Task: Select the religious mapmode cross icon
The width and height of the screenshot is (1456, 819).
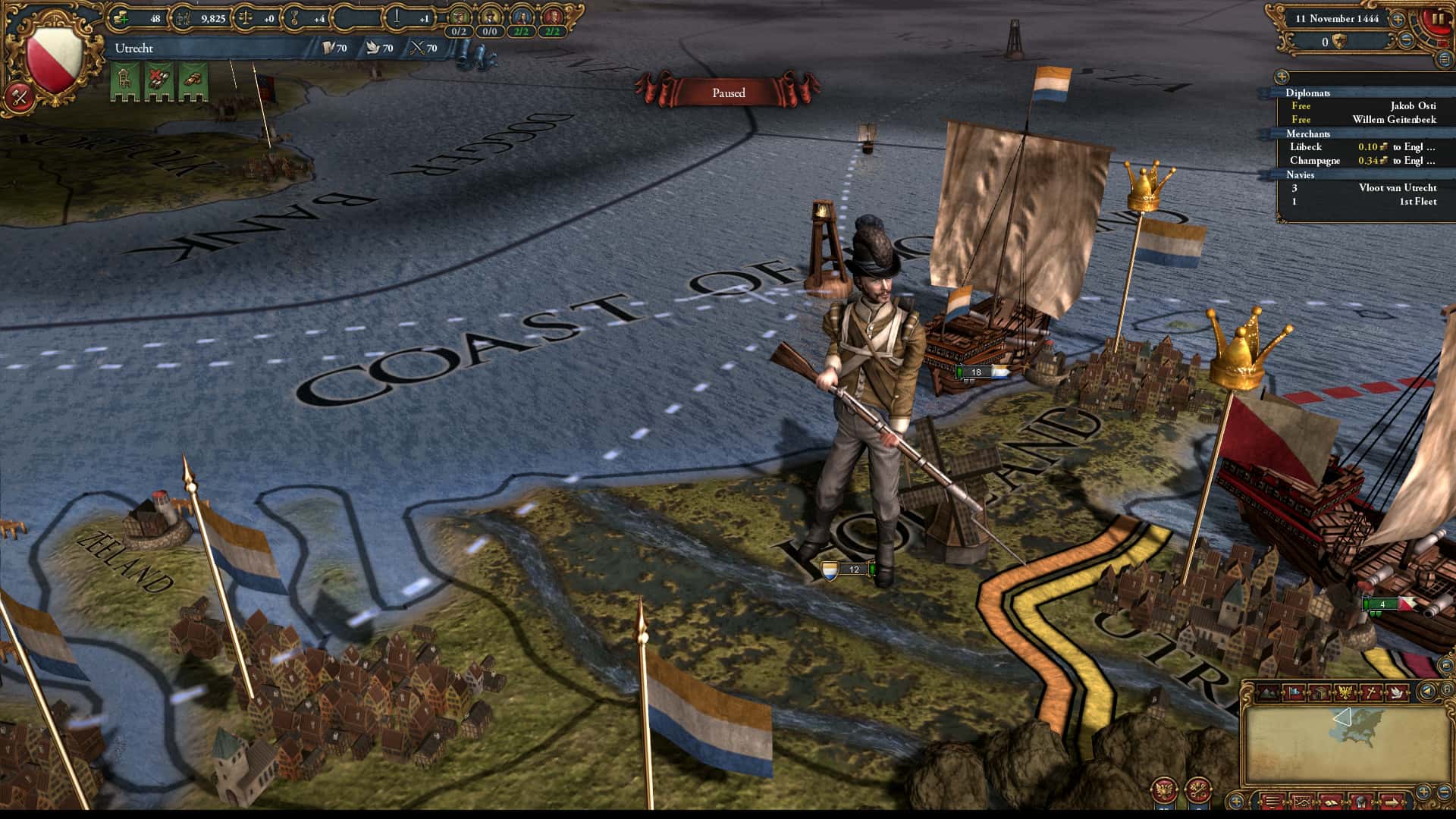Action: coord(1372,692)
